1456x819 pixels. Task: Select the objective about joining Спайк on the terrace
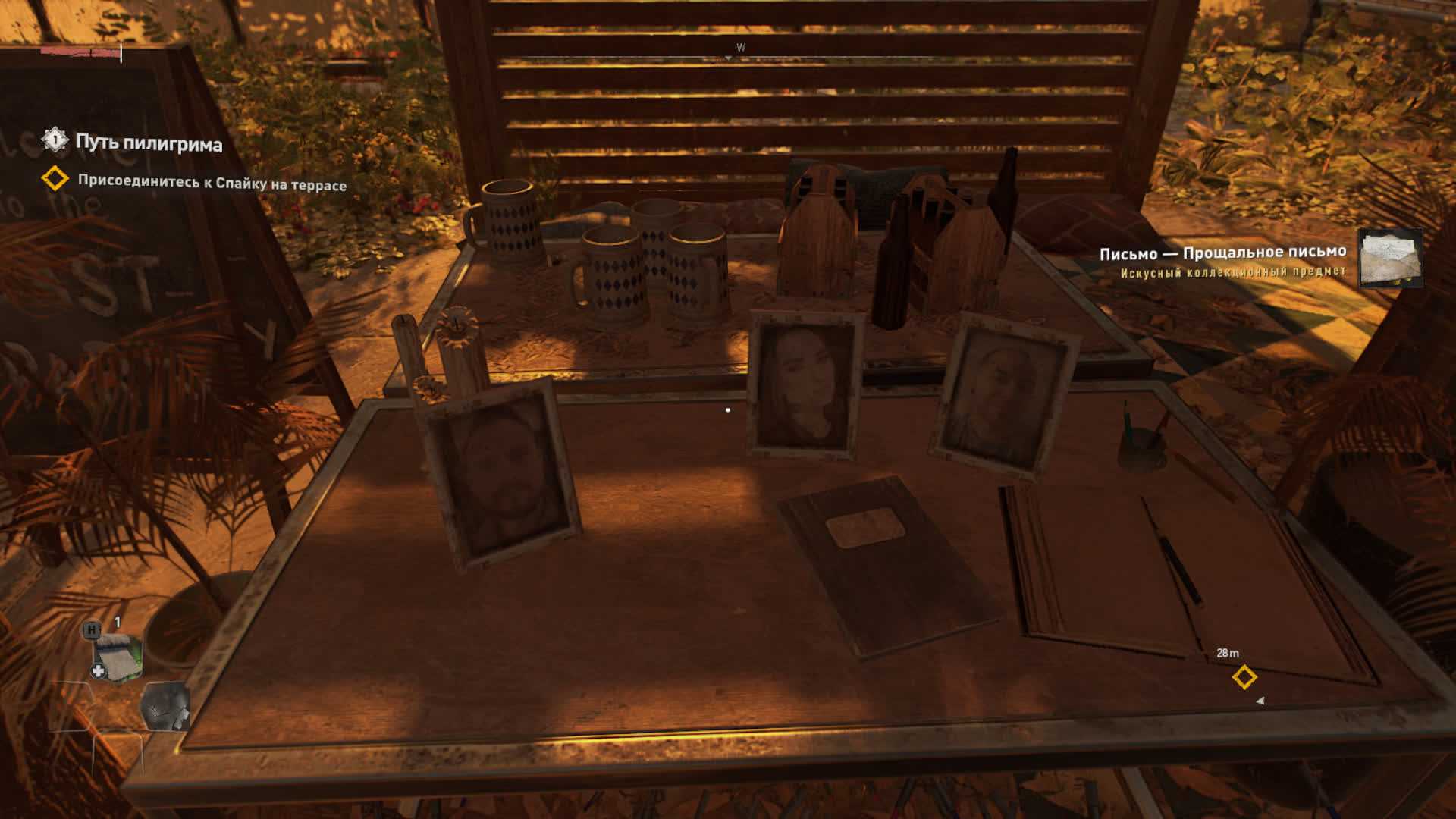pyautogui.click(x=212, y=184)
